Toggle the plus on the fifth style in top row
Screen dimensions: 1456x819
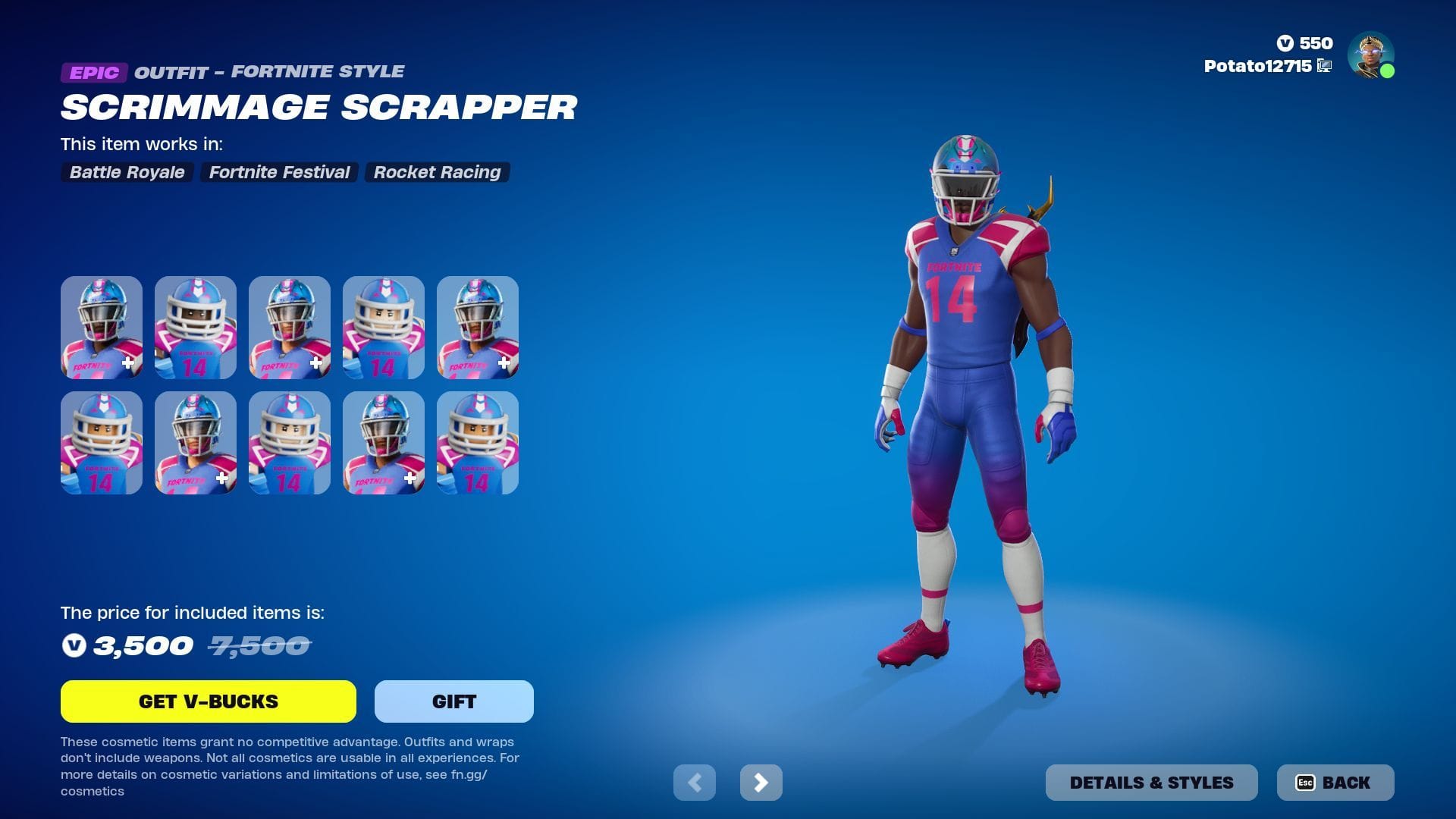pos(502,362)
